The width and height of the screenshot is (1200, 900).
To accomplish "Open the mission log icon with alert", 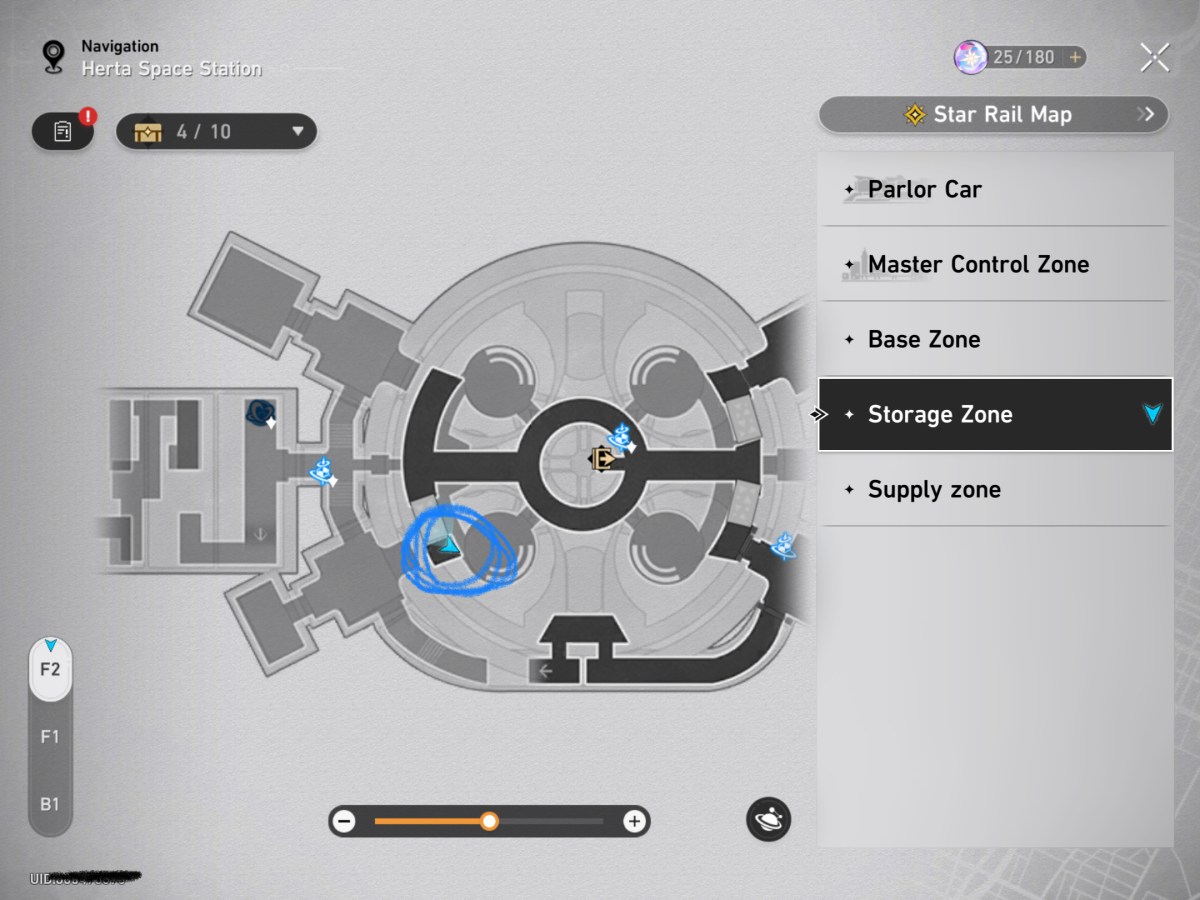I will click(63, 131).
